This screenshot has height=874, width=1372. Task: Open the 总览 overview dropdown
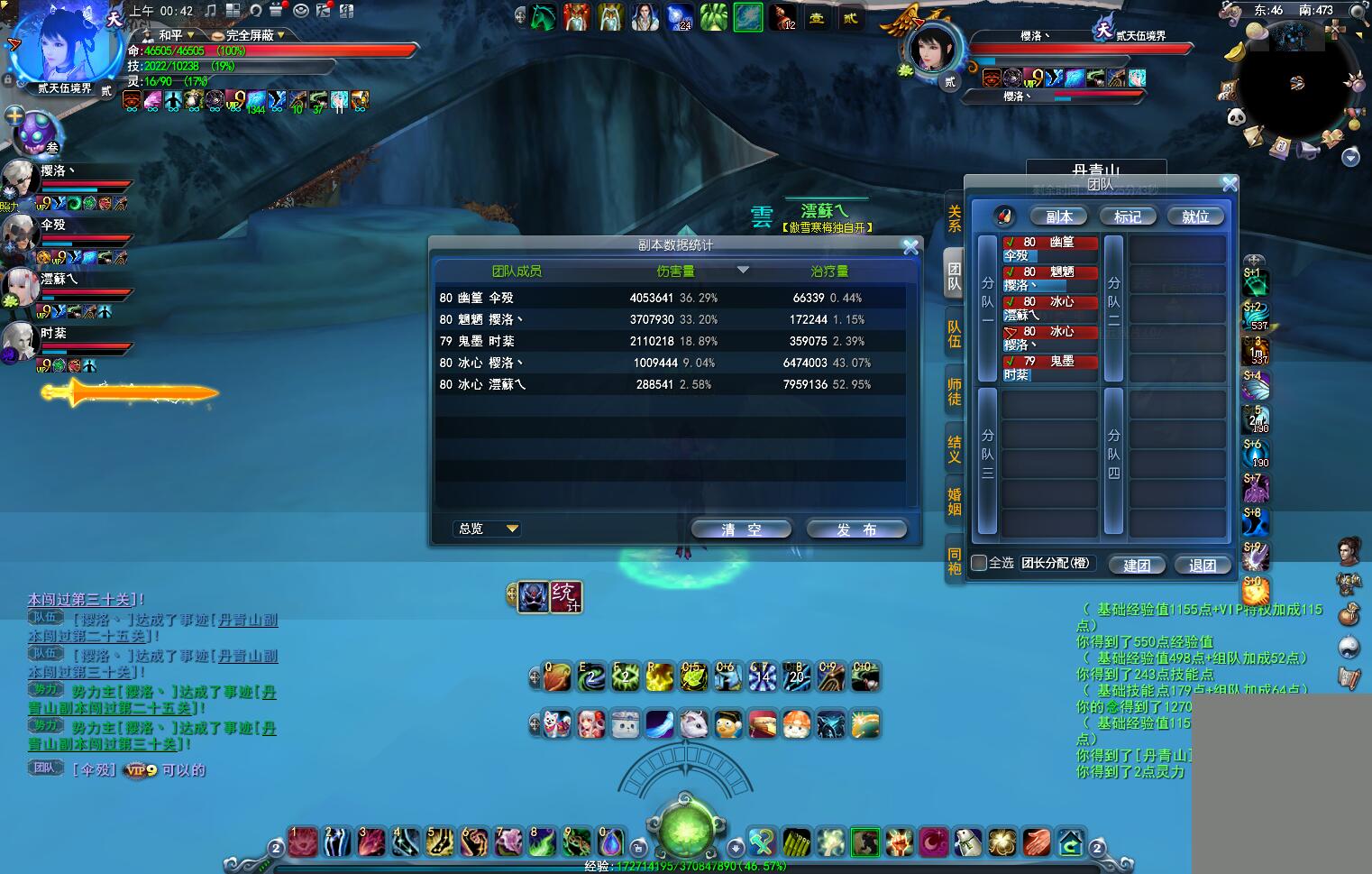click(487, 529)
